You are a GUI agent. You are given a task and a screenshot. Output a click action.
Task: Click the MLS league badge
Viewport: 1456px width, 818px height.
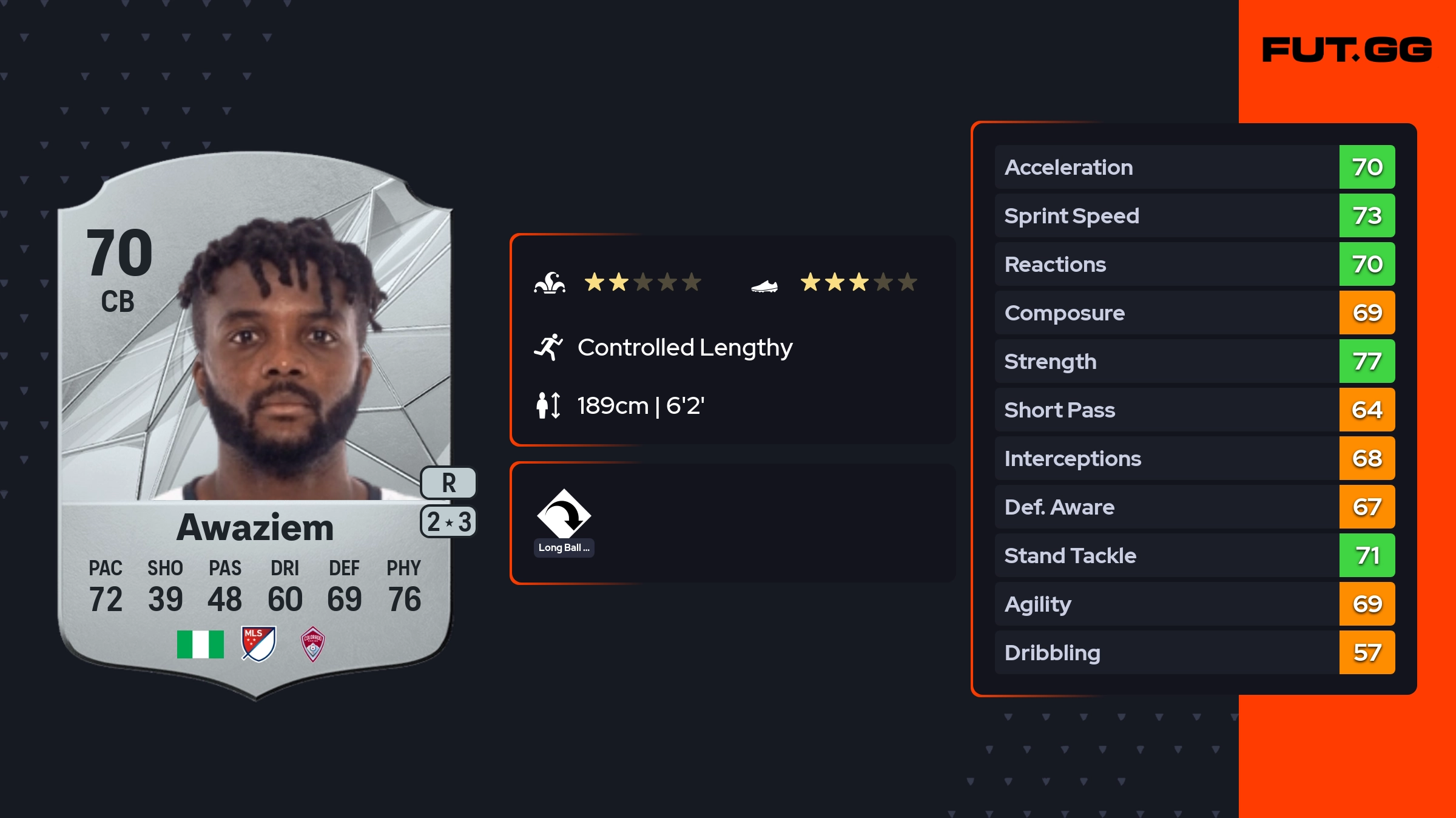(258, 644)
